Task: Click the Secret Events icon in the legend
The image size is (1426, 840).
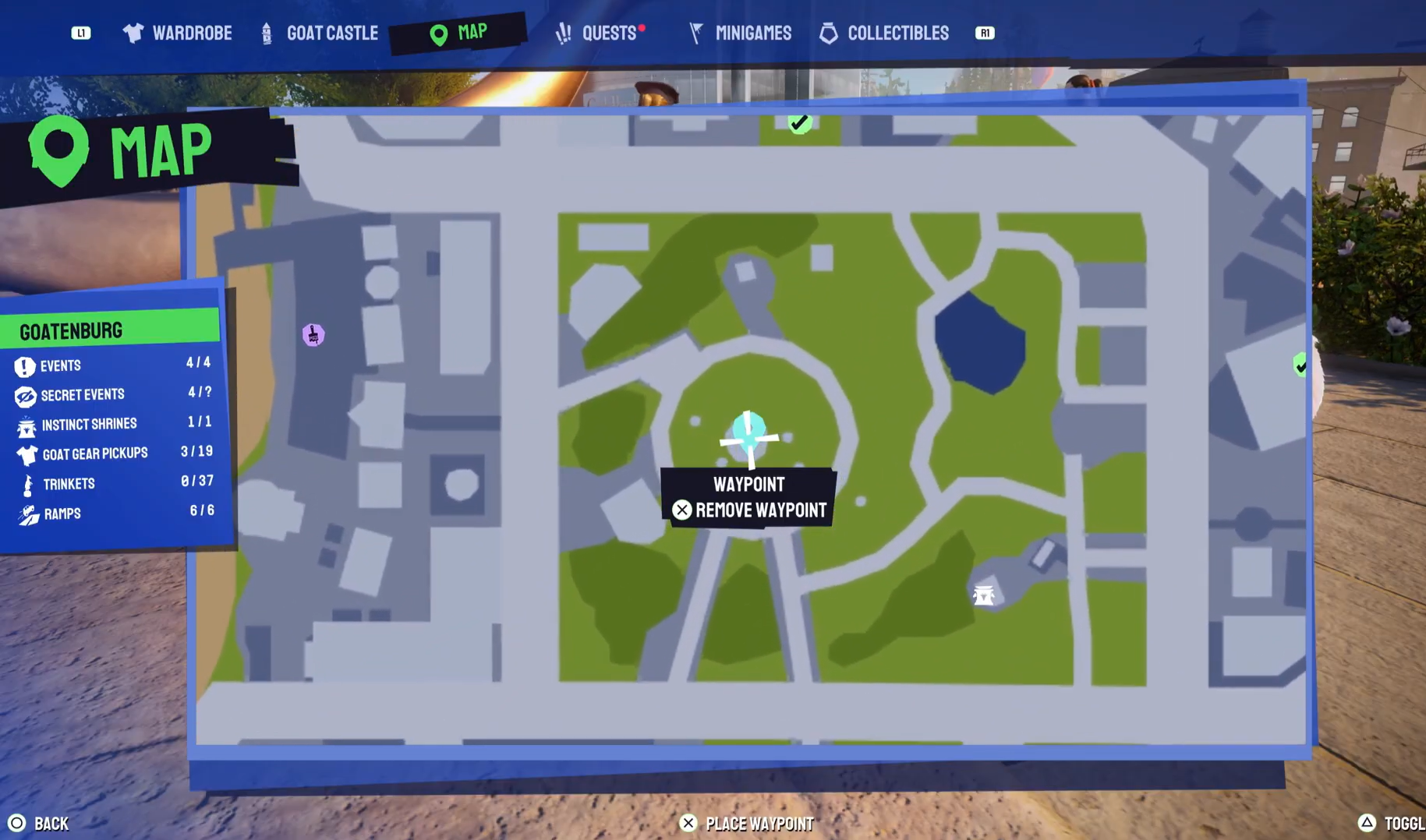Action: [x=24, y=395]
